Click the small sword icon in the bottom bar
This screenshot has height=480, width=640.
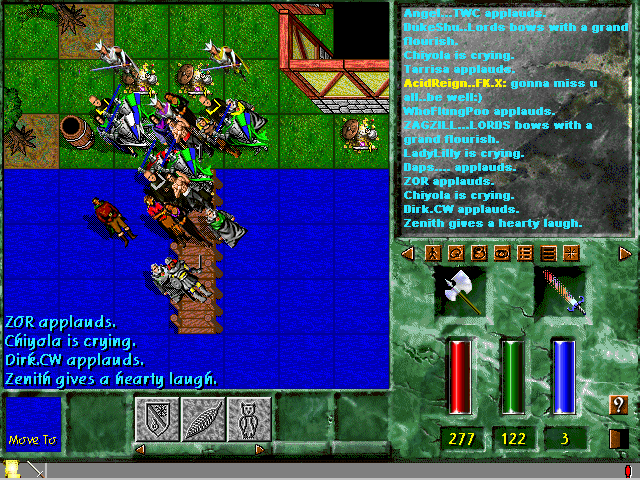(x=33, y=469)
